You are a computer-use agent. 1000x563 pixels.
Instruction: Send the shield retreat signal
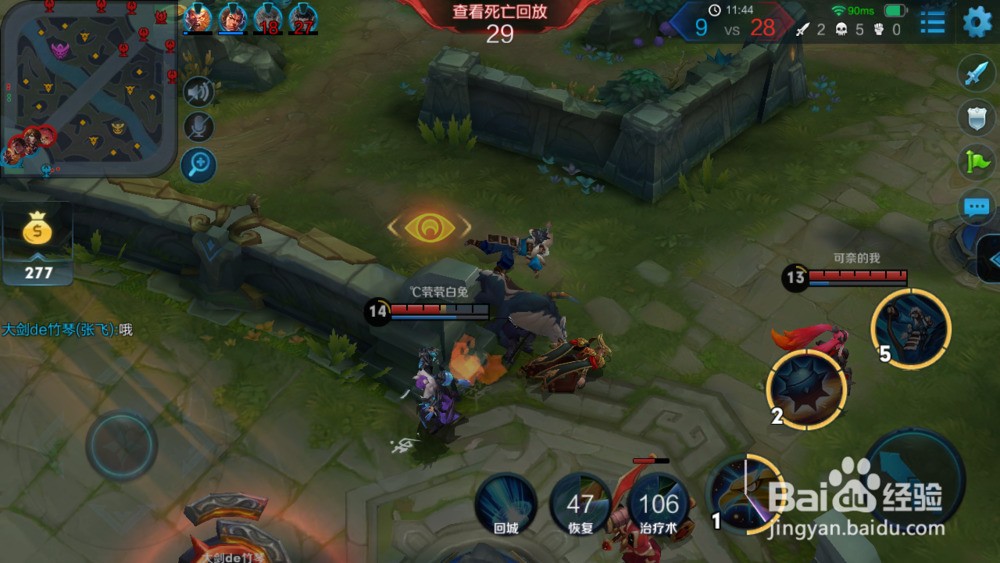(x=976, y=116)
